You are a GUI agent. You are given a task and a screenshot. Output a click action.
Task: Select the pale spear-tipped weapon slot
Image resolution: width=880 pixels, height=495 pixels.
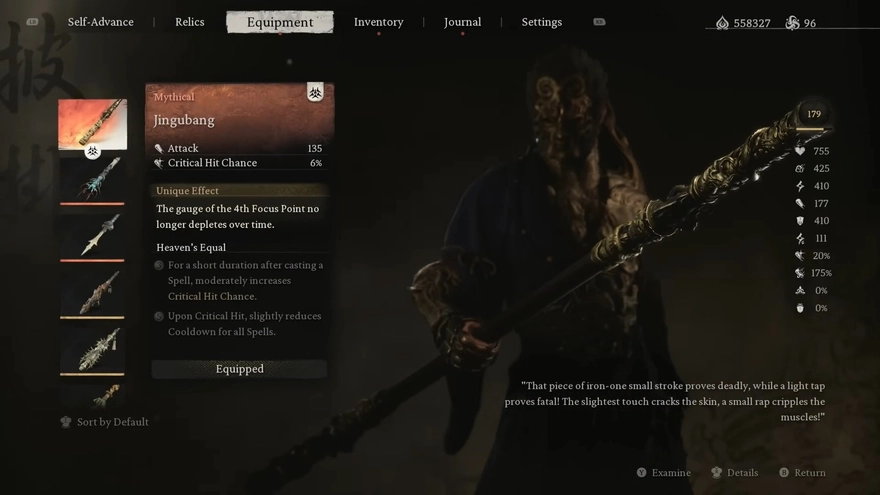(92, 236)
